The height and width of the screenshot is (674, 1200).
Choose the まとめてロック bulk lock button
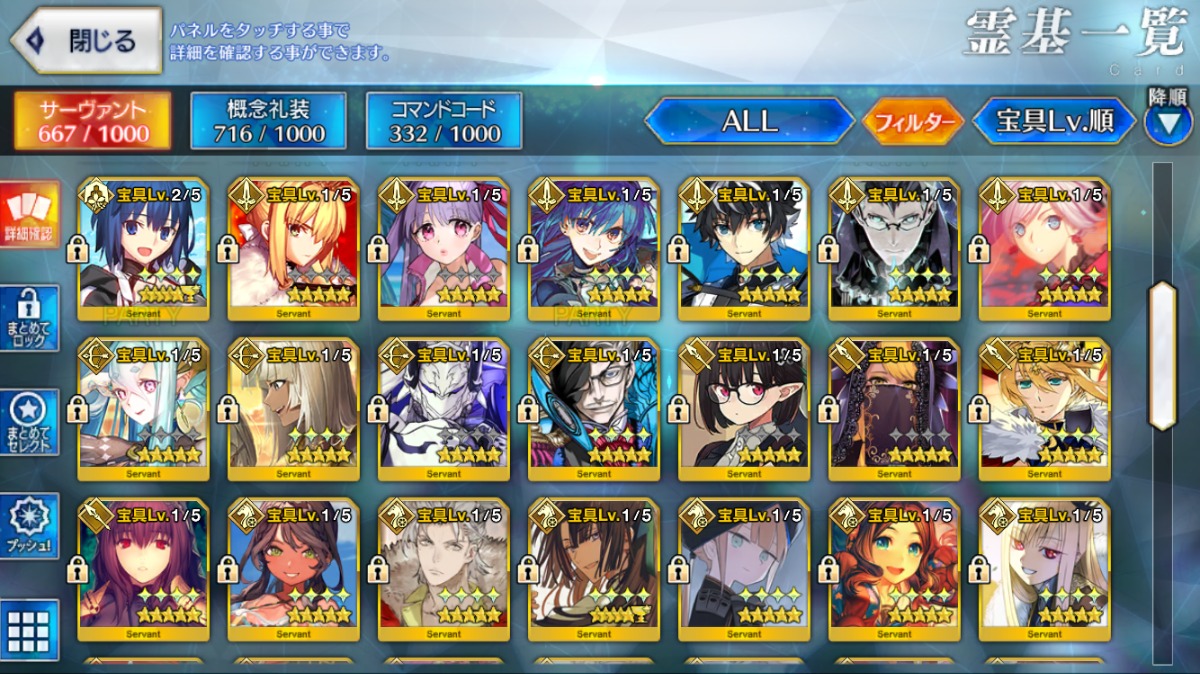coord(29,318)
